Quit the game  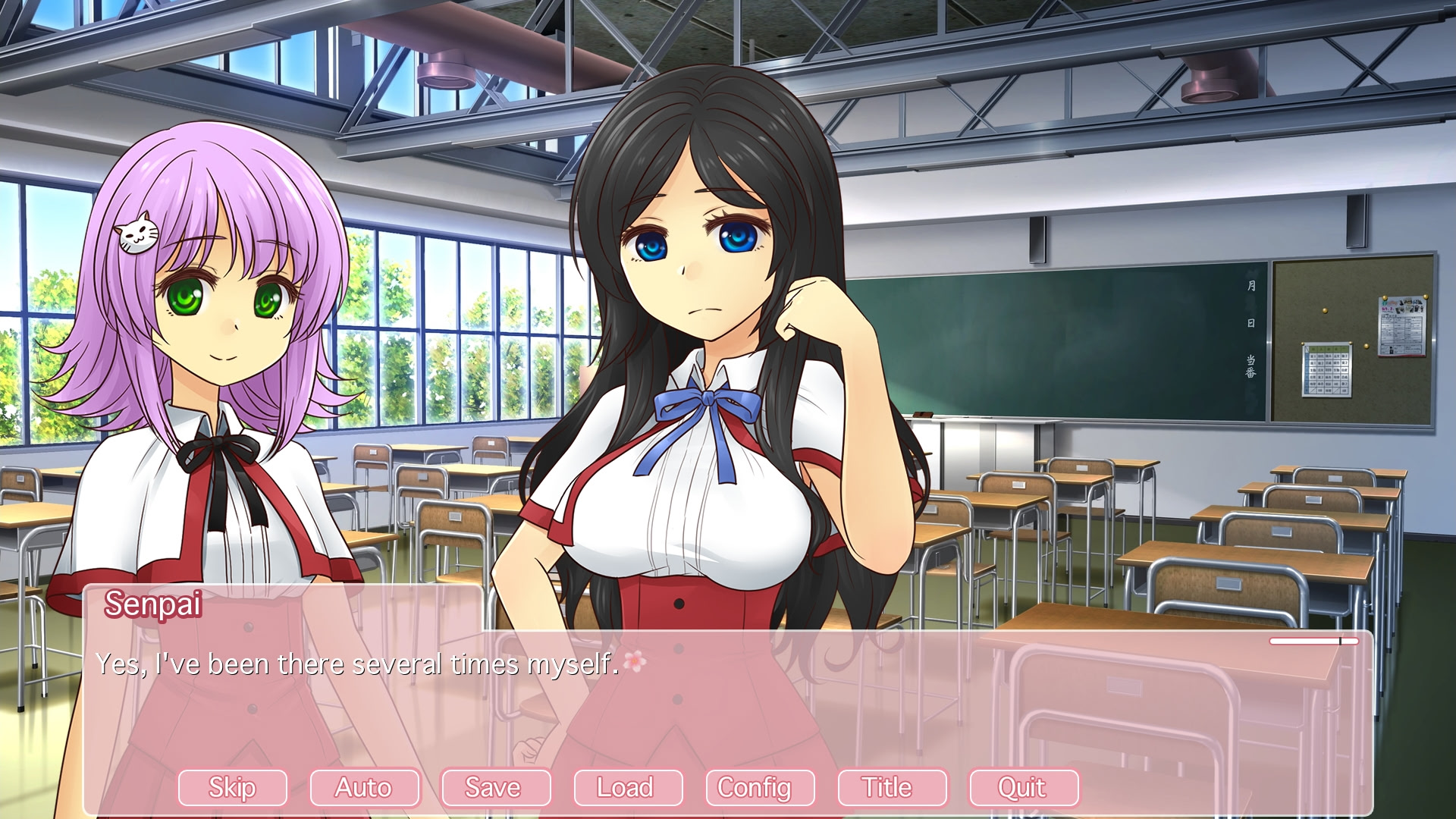[x=1023, y=788]
